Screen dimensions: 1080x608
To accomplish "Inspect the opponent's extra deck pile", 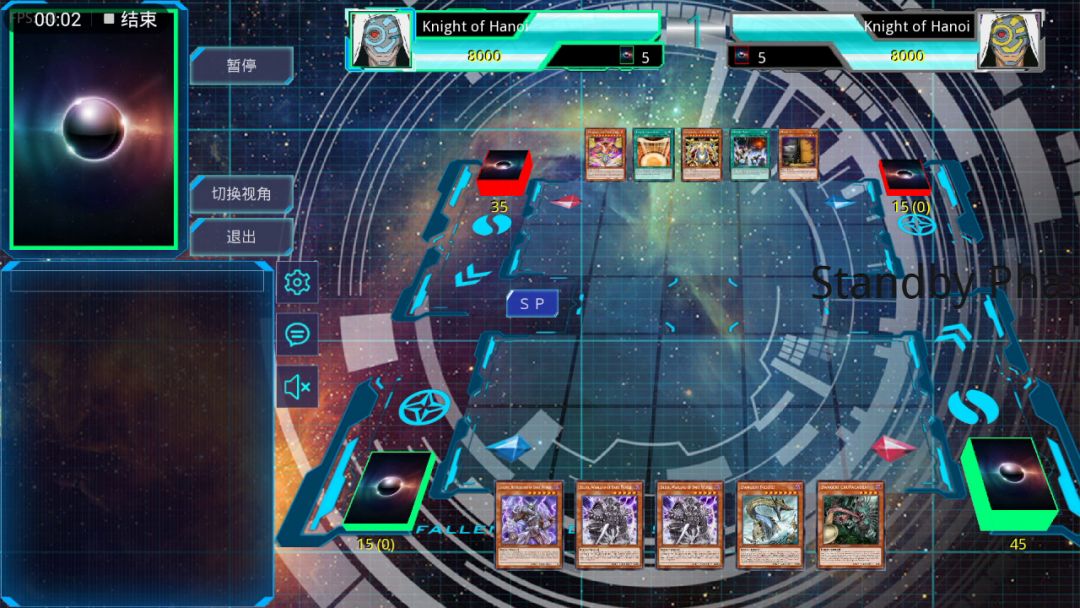I will (904, 175).
